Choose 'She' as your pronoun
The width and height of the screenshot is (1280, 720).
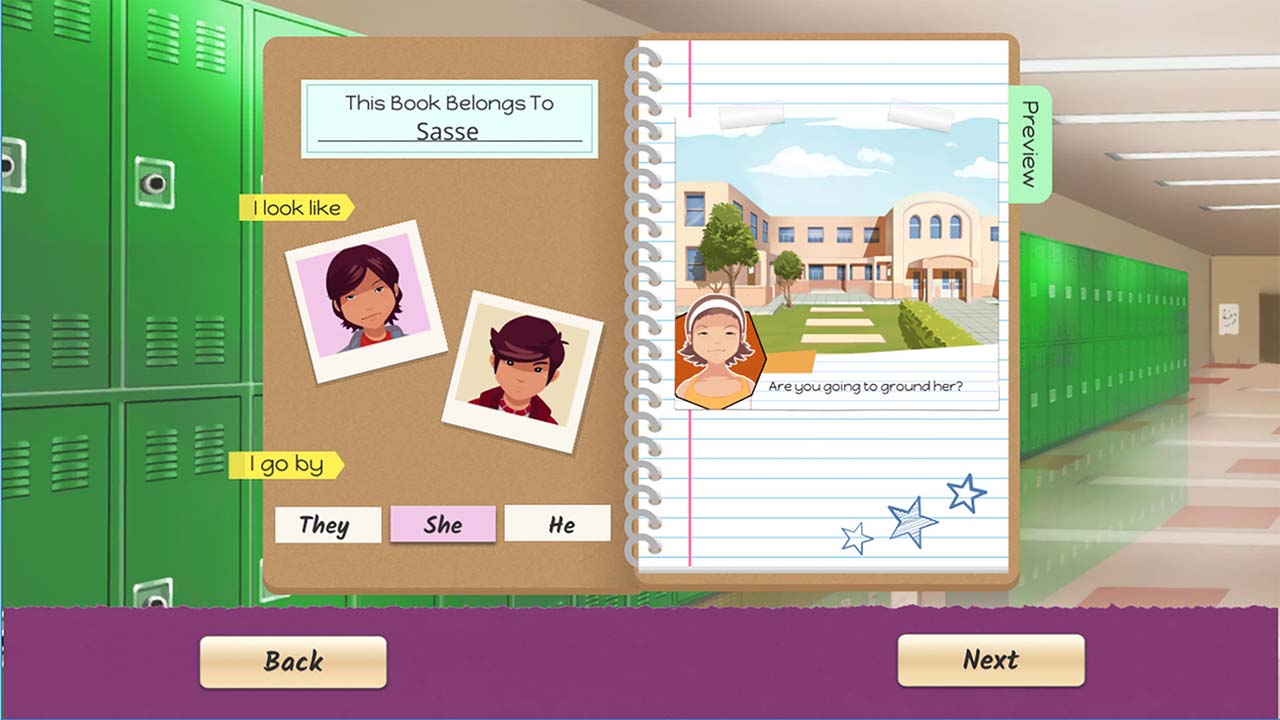tap(443, 524)
